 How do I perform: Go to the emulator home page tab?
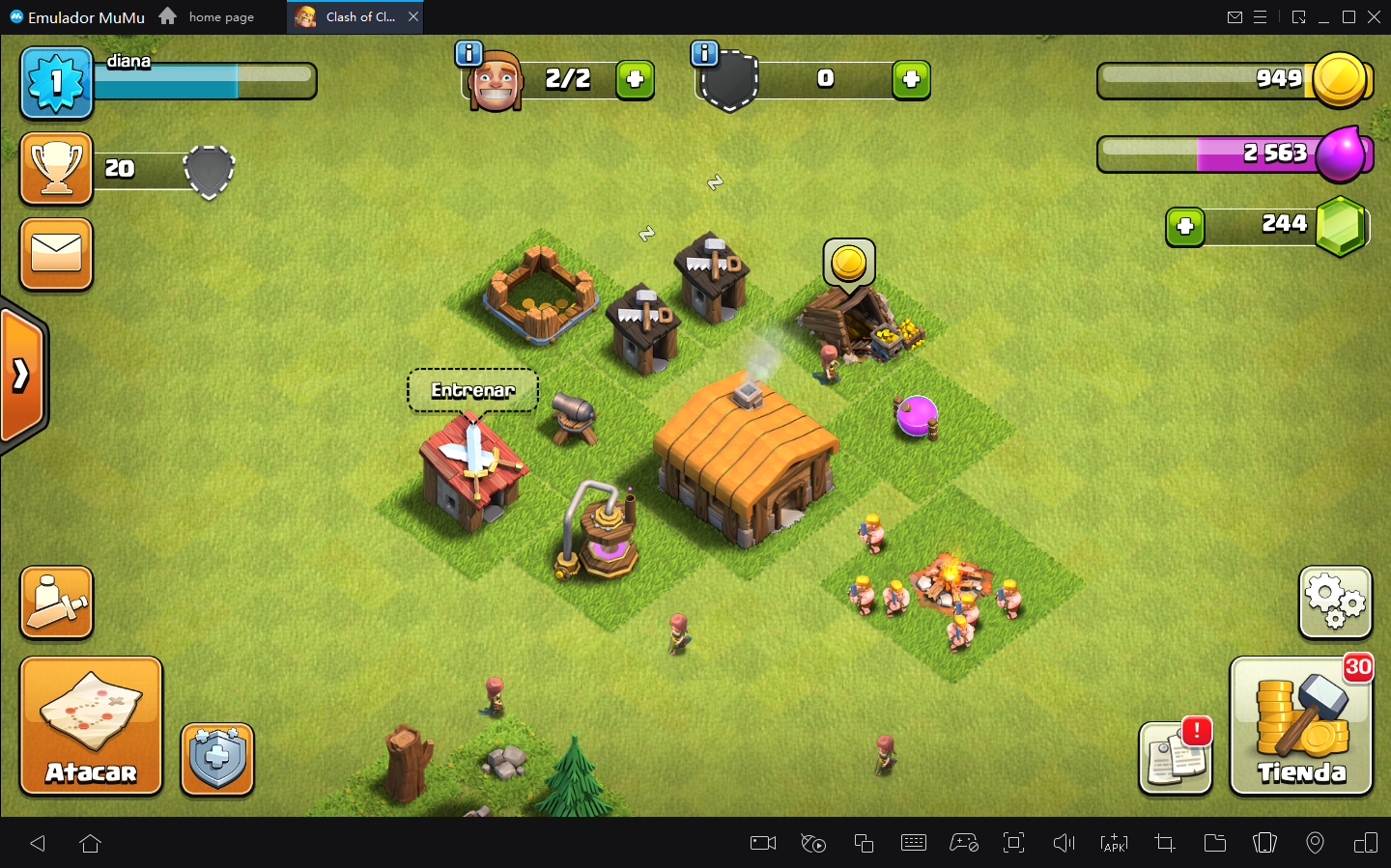208,16
